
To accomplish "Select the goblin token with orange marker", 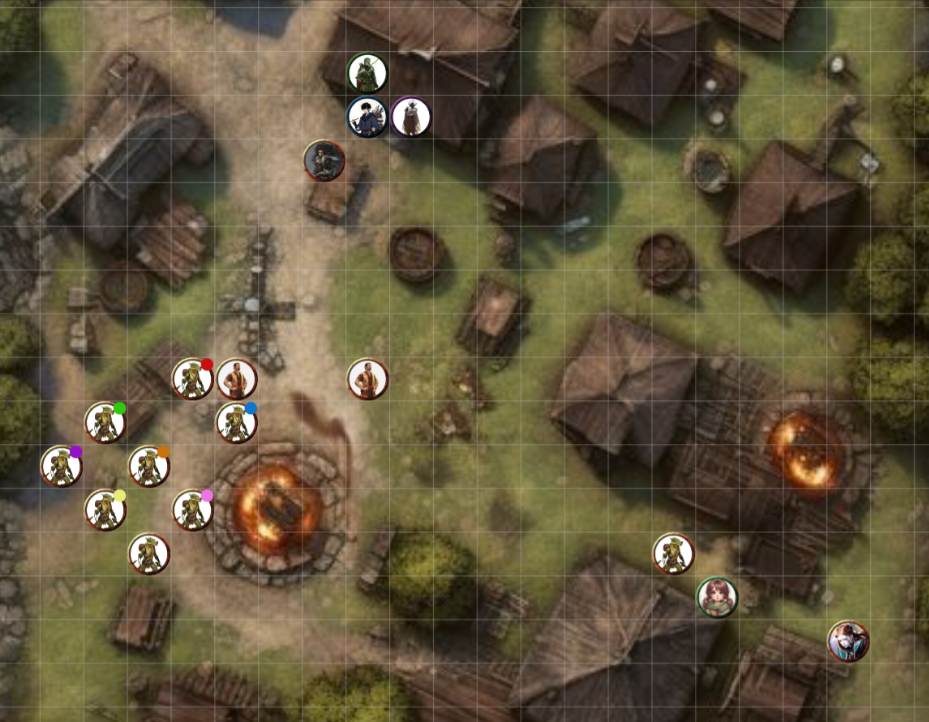I will coord(148,466).
